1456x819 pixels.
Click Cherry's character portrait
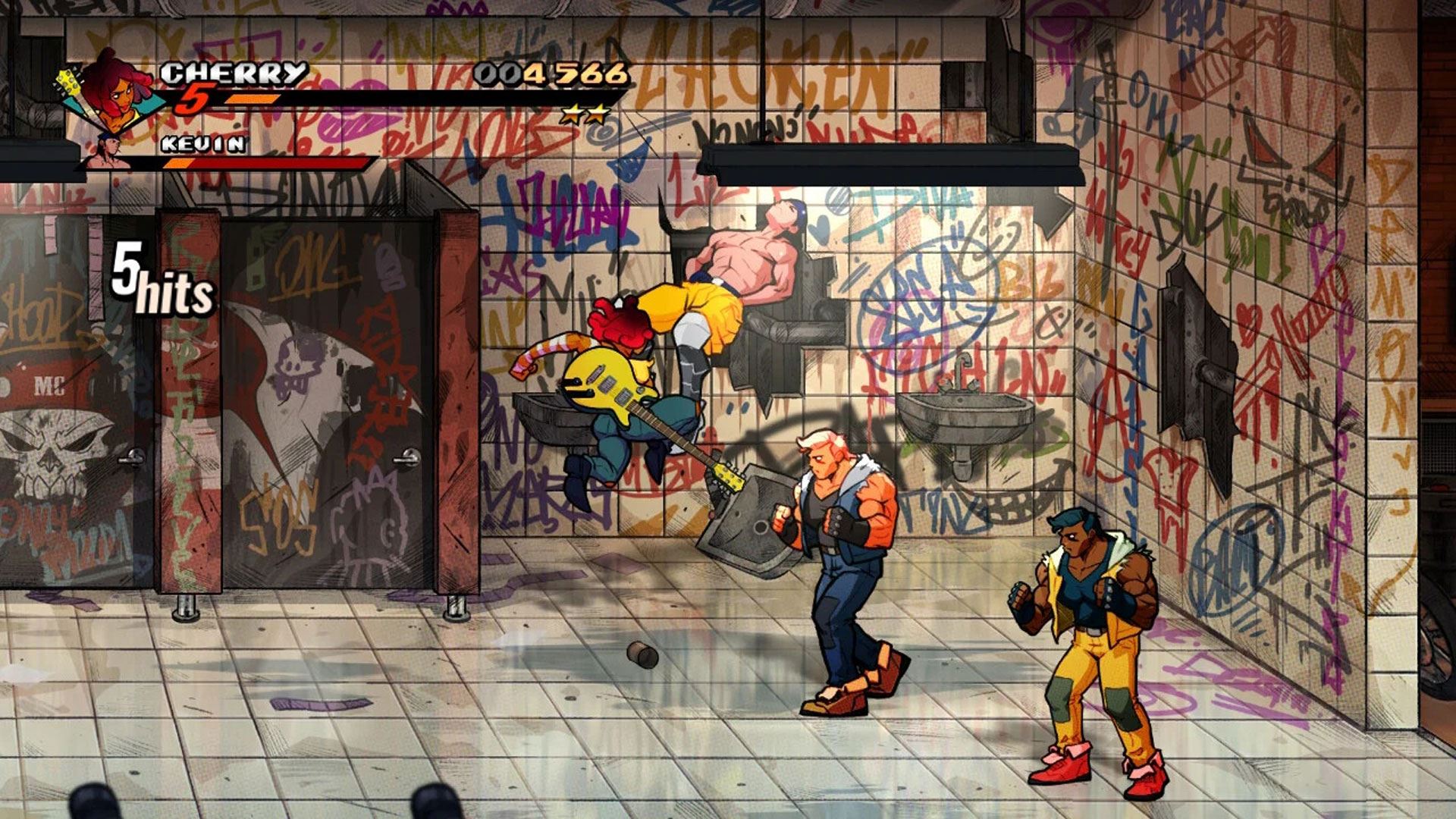(x=114, y=91)
